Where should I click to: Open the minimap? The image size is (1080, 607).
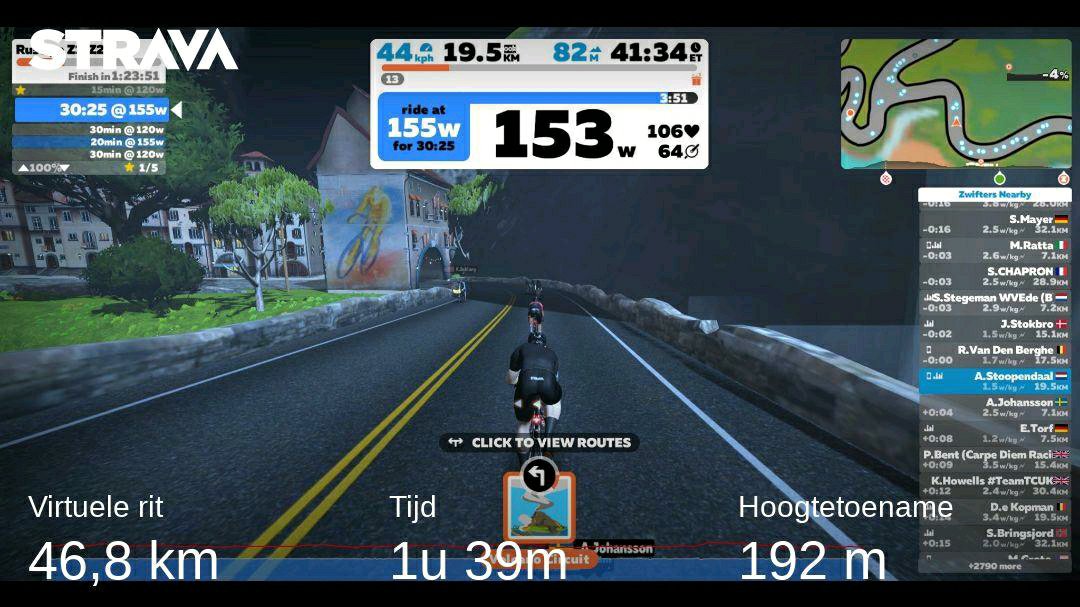[955, 103]
